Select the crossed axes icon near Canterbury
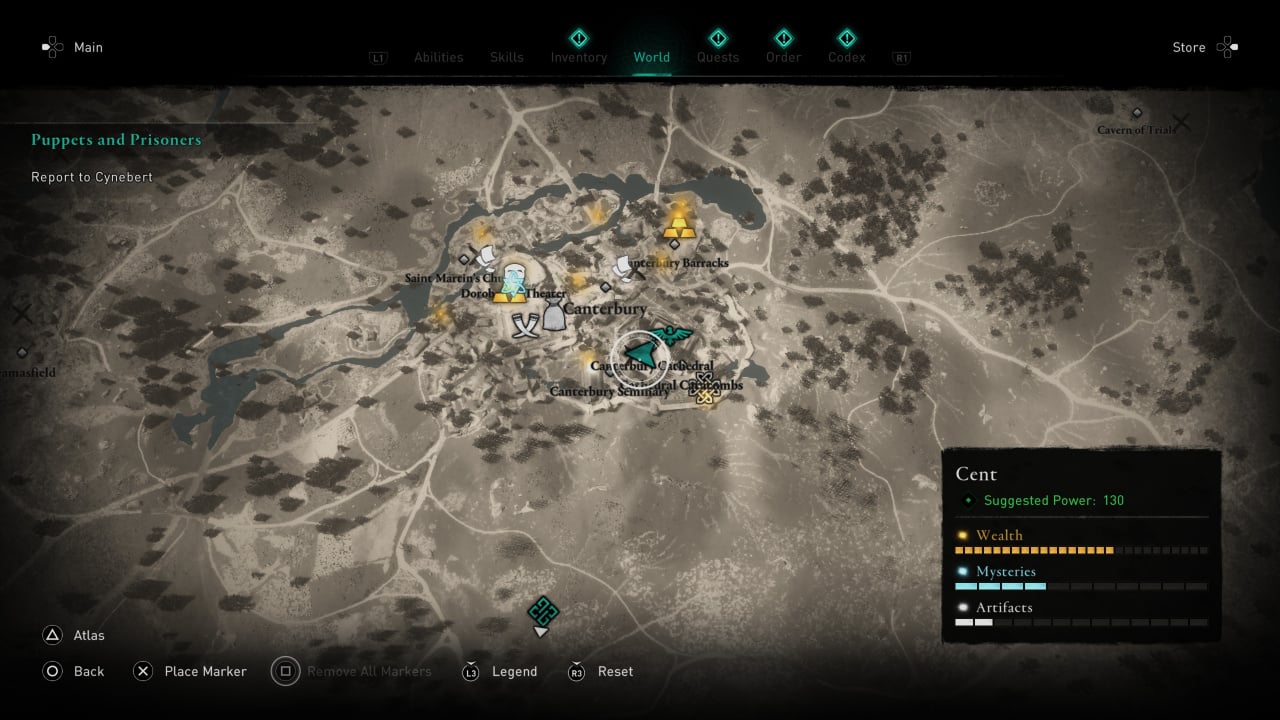 (x=525, y=326)
